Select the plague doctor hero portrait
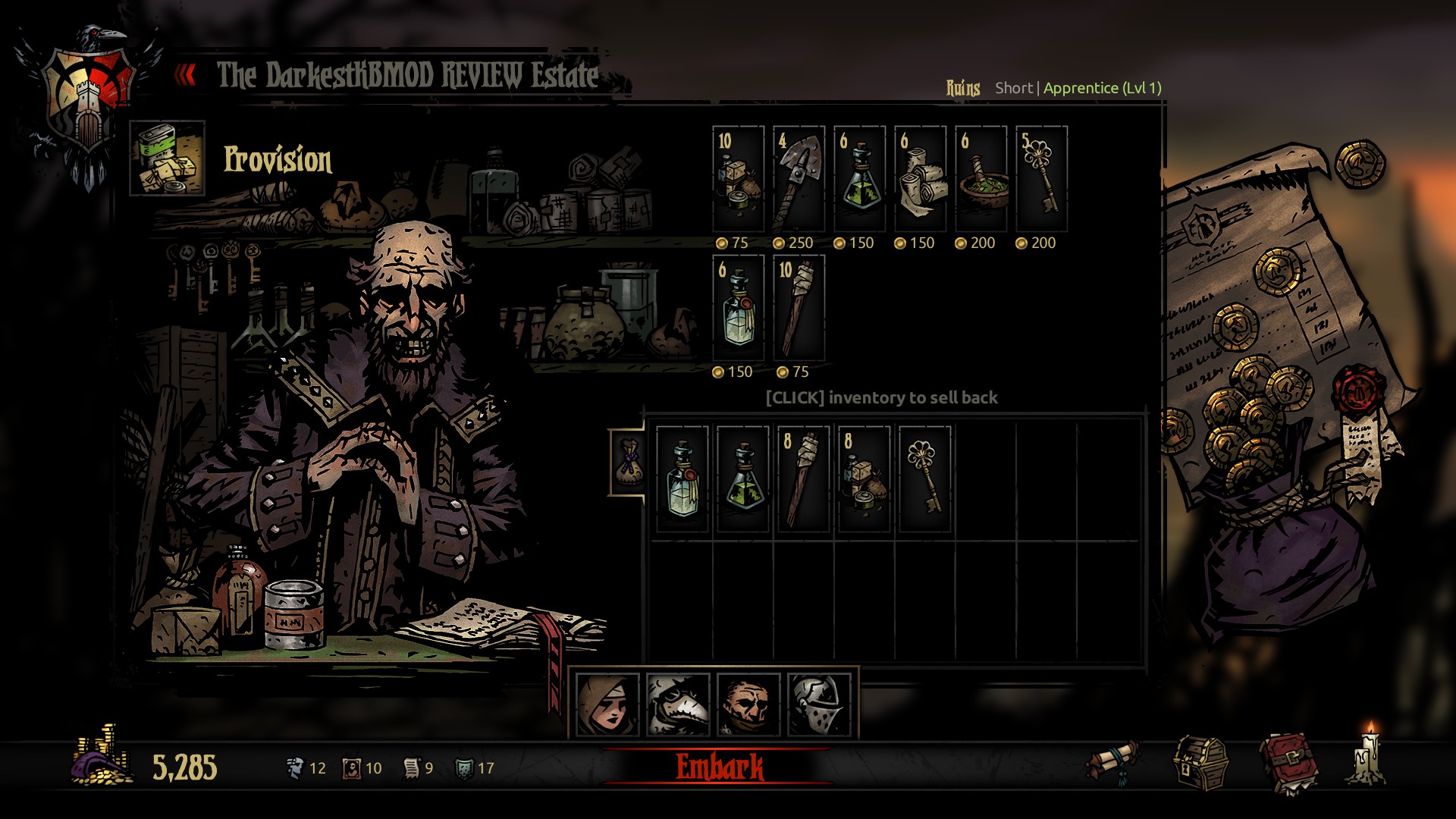The height and width of the screenshot is (819, 1456). (678, 705)
